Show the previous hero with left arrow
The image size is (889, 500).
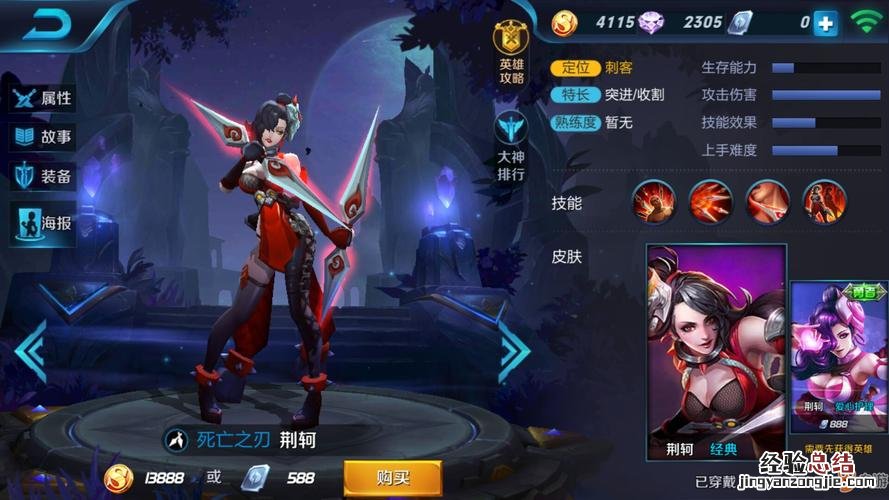tap(30, 351)
